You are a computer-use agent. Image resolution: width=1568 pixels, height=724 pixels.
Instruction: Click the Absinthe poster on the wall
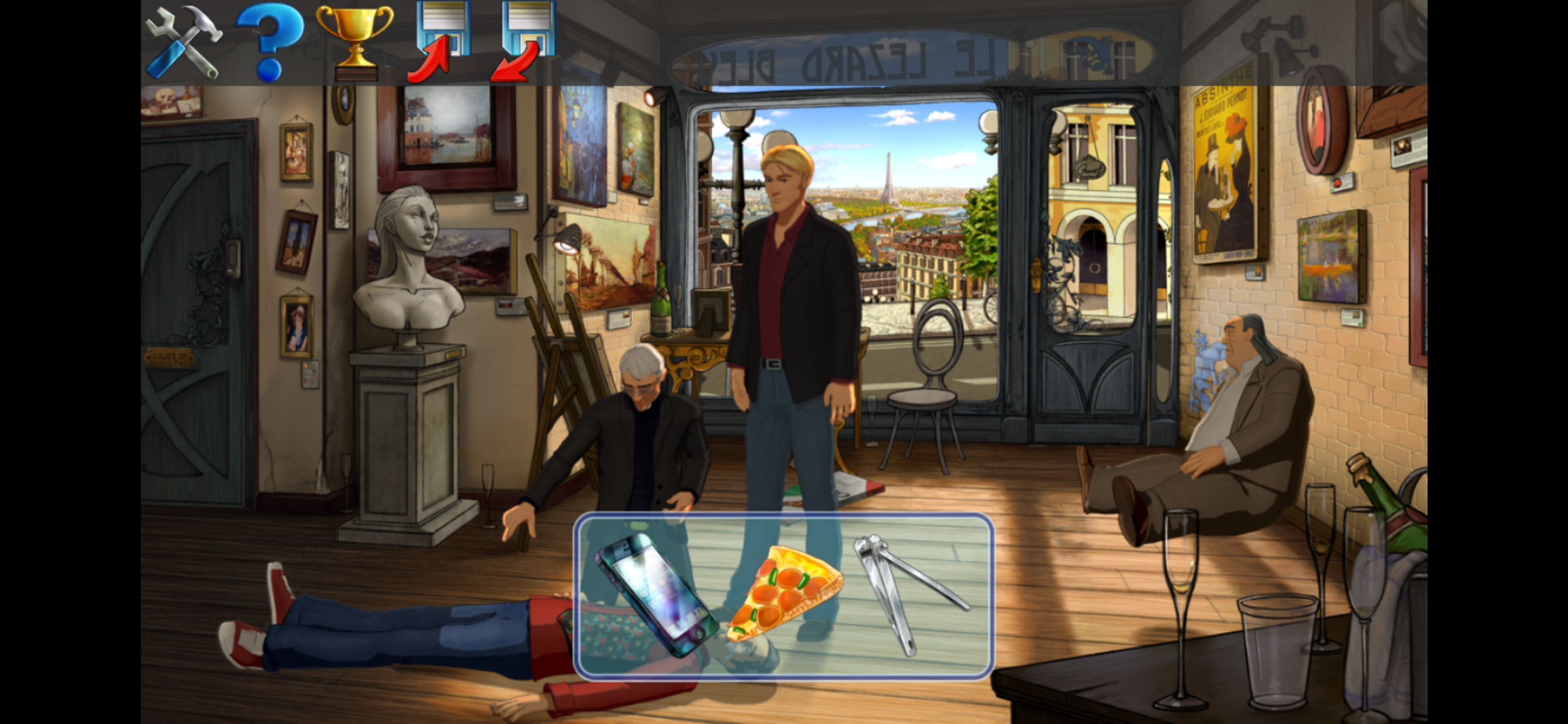click(1223, 170)
